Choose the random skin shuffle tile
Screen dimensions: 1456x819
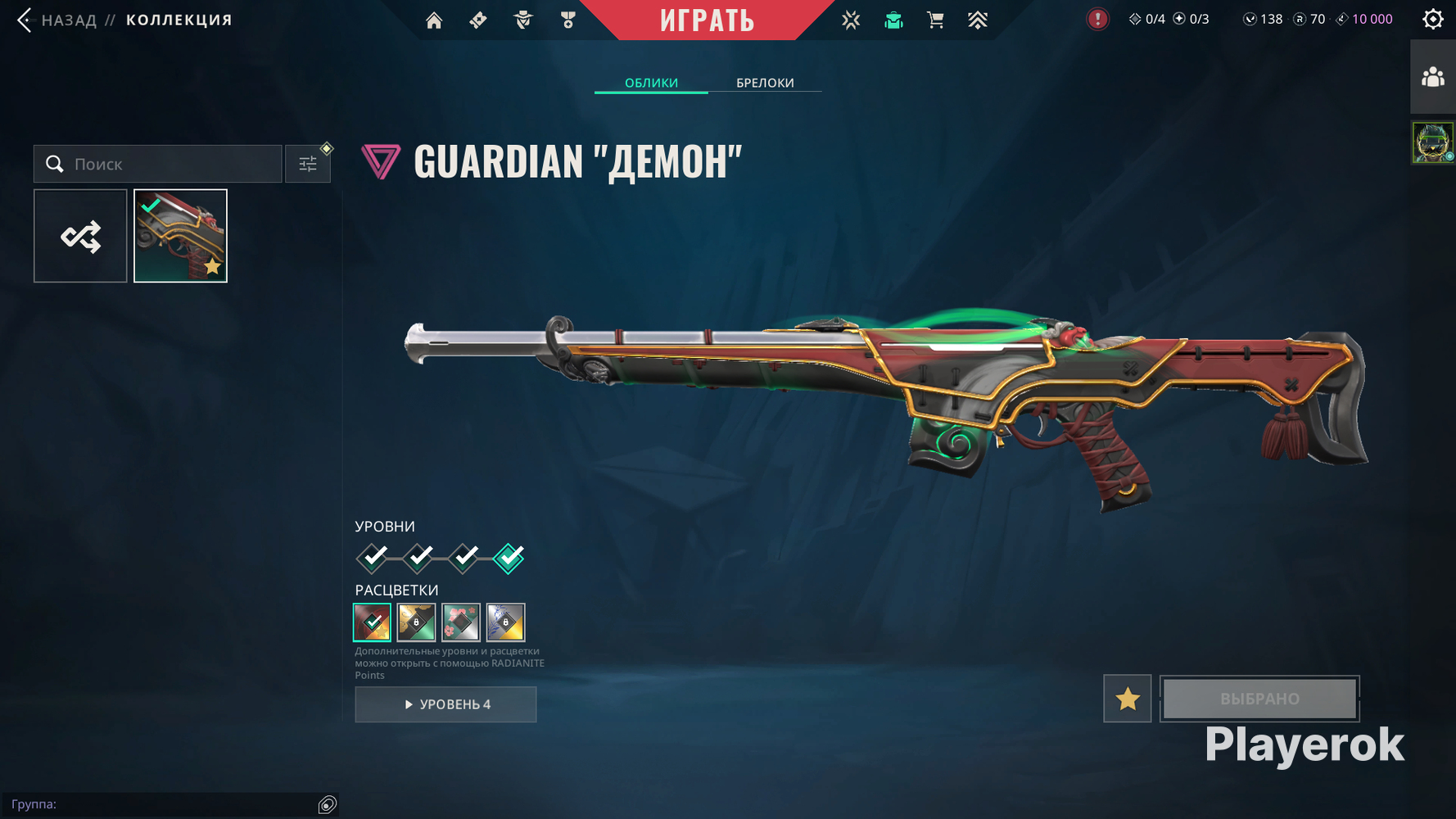(x=80, y=237)
